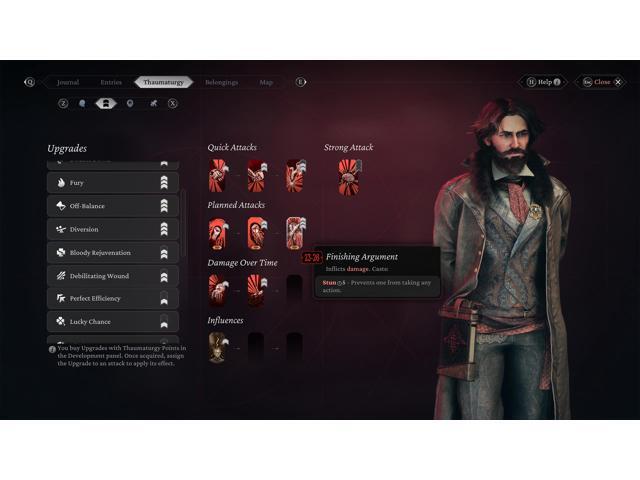Screen dimensions: 640x480
Task: Choose the Debilitating Wound upgrade
Action: tap(112, 275)
